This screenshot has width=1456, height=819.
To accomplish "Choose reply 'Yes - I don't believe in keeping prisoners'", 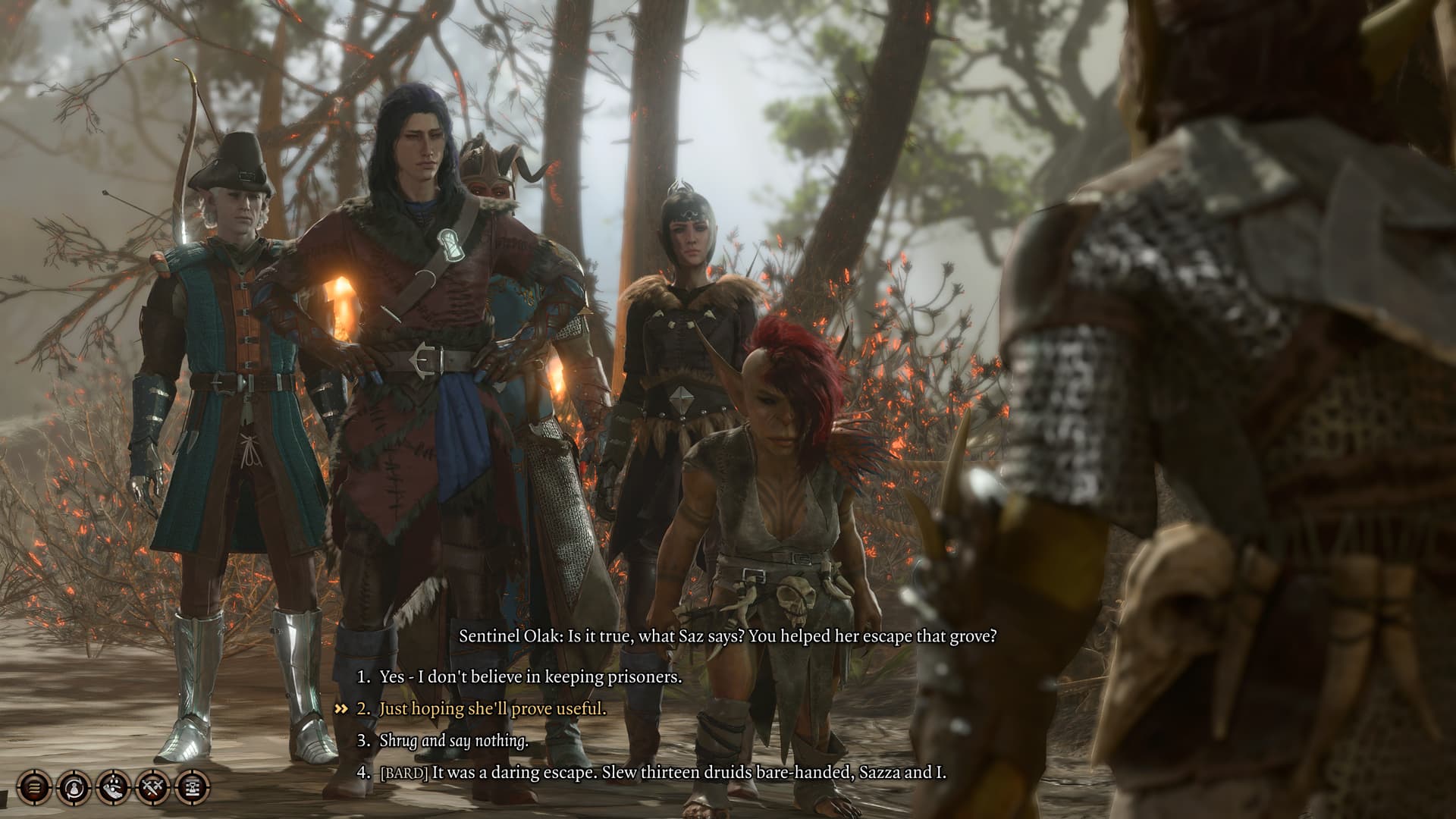I will point(530,676).
